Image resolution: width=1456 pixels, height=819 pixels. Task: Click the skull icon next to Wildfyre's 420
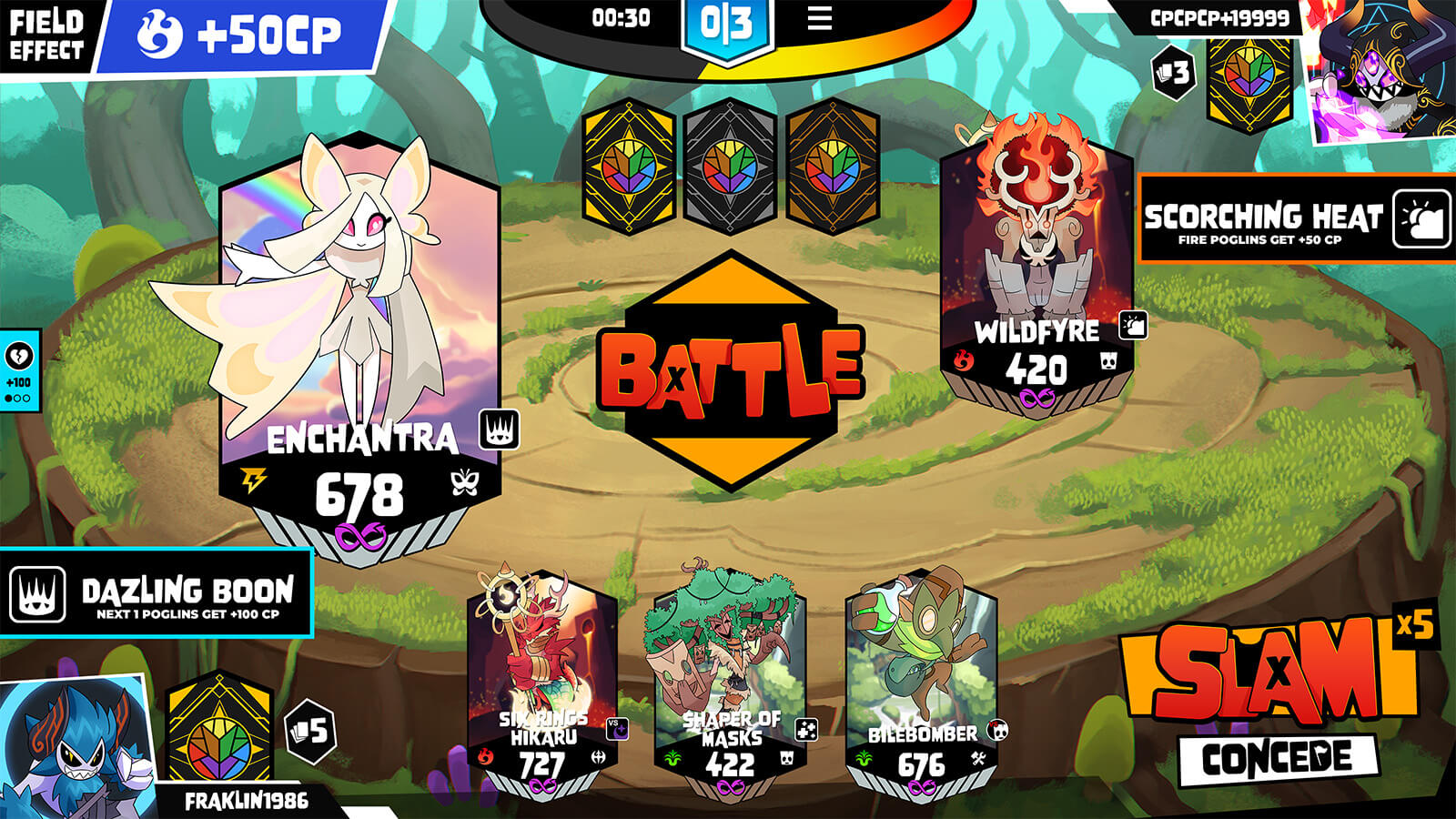(x=1109, y=360)
